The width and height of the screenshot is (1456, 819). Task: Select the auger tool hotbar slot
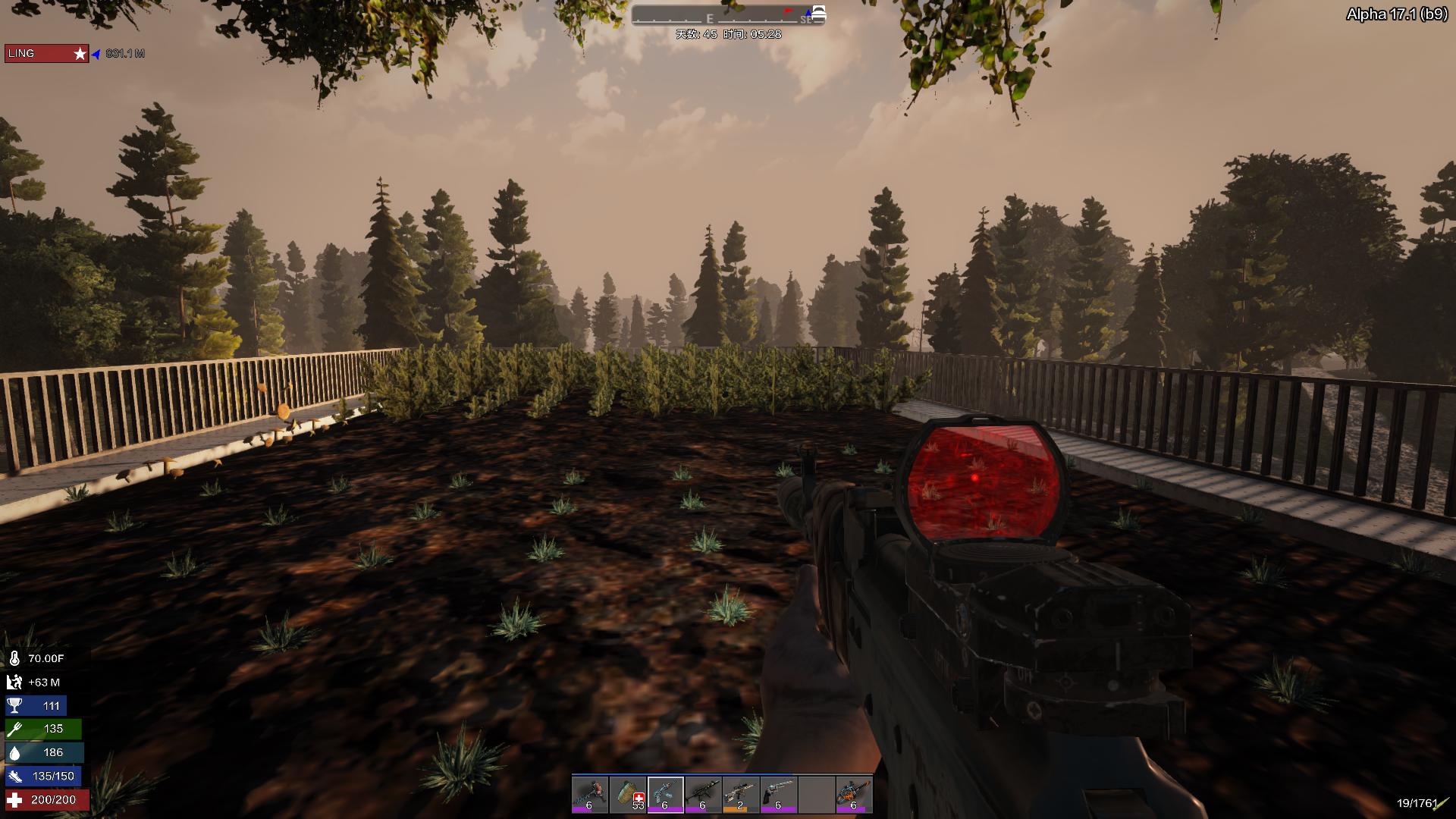point(590,795)
